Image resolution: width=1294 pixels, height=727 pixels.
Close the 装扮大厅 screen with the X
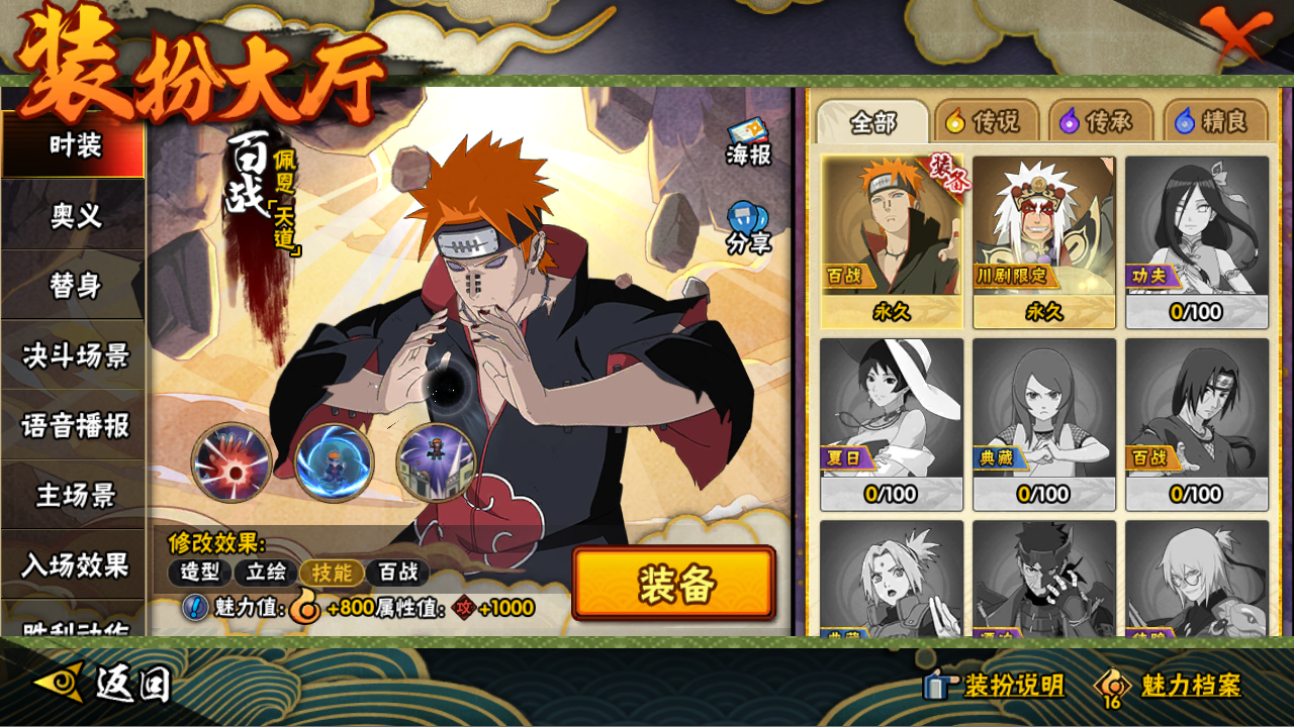coord(1237,38)
